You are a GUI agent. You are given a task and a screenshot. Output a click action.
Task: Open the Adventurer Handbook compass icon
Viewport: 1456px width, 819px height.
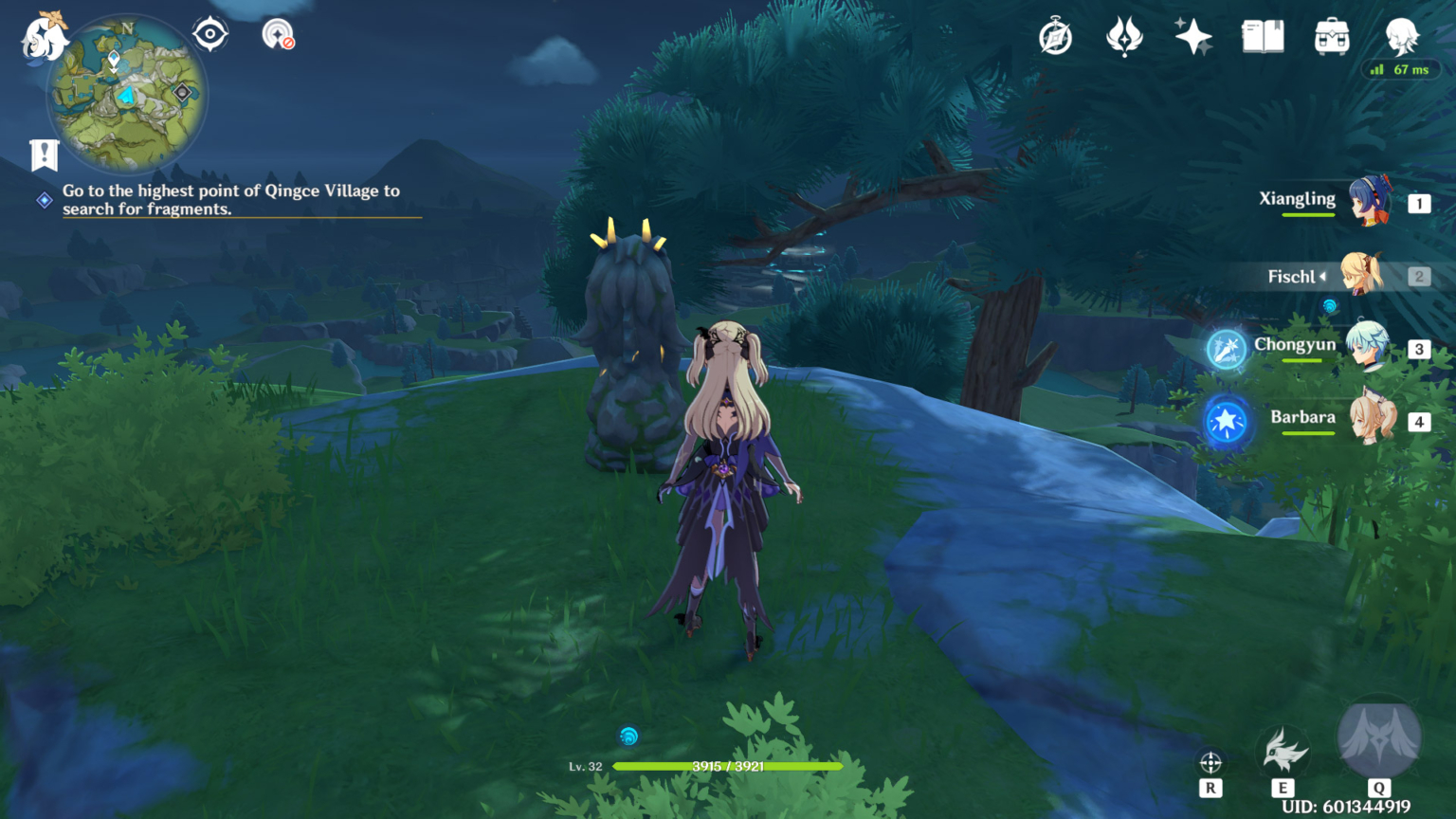click(1055, 38)
